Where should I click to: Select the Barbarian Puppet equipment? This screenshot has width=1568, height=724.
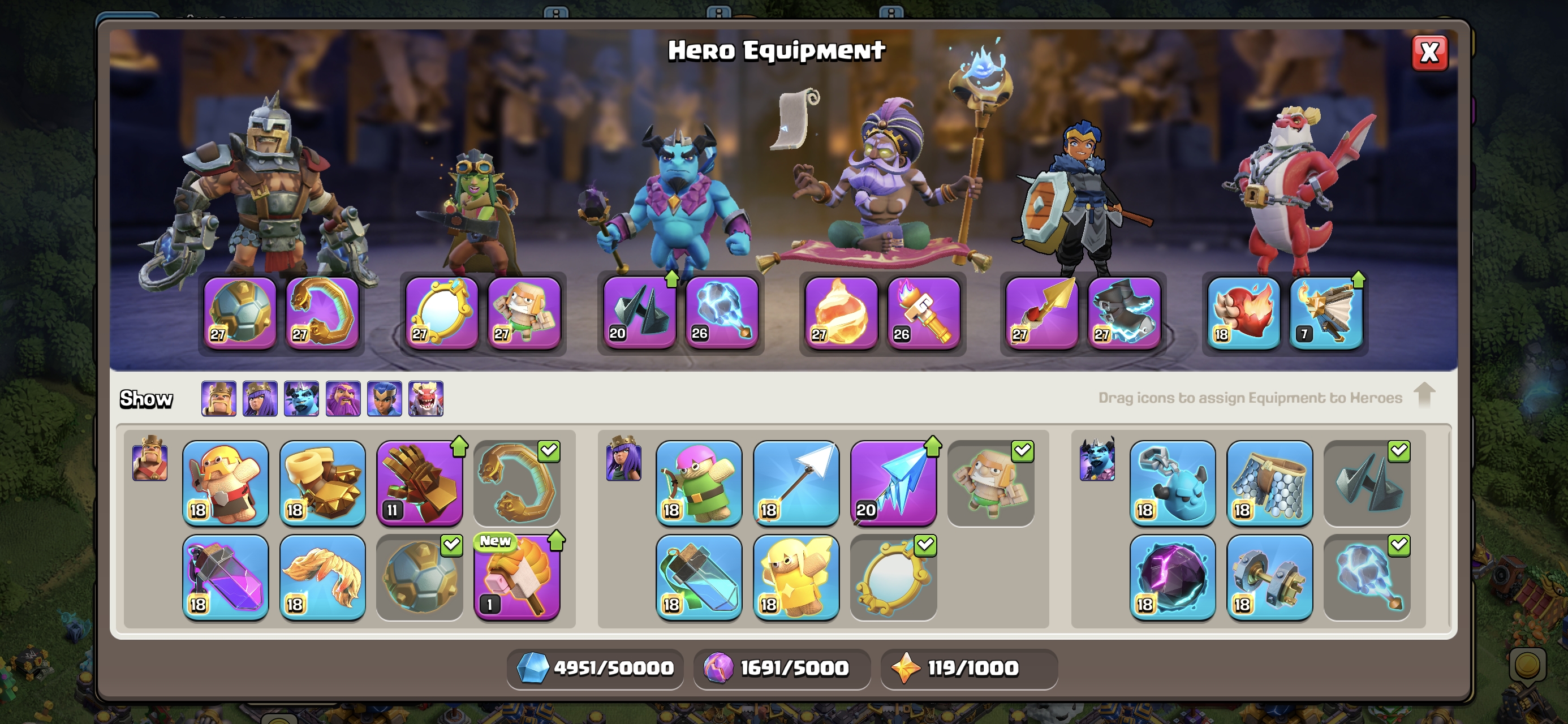pos(225,482)
